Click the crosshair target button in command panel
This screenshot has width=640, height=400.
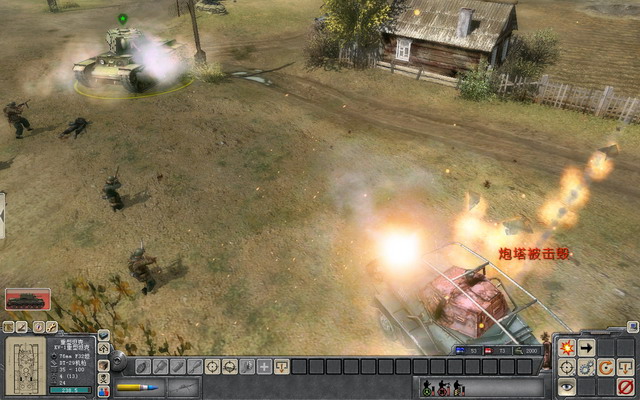click(566, 367)
